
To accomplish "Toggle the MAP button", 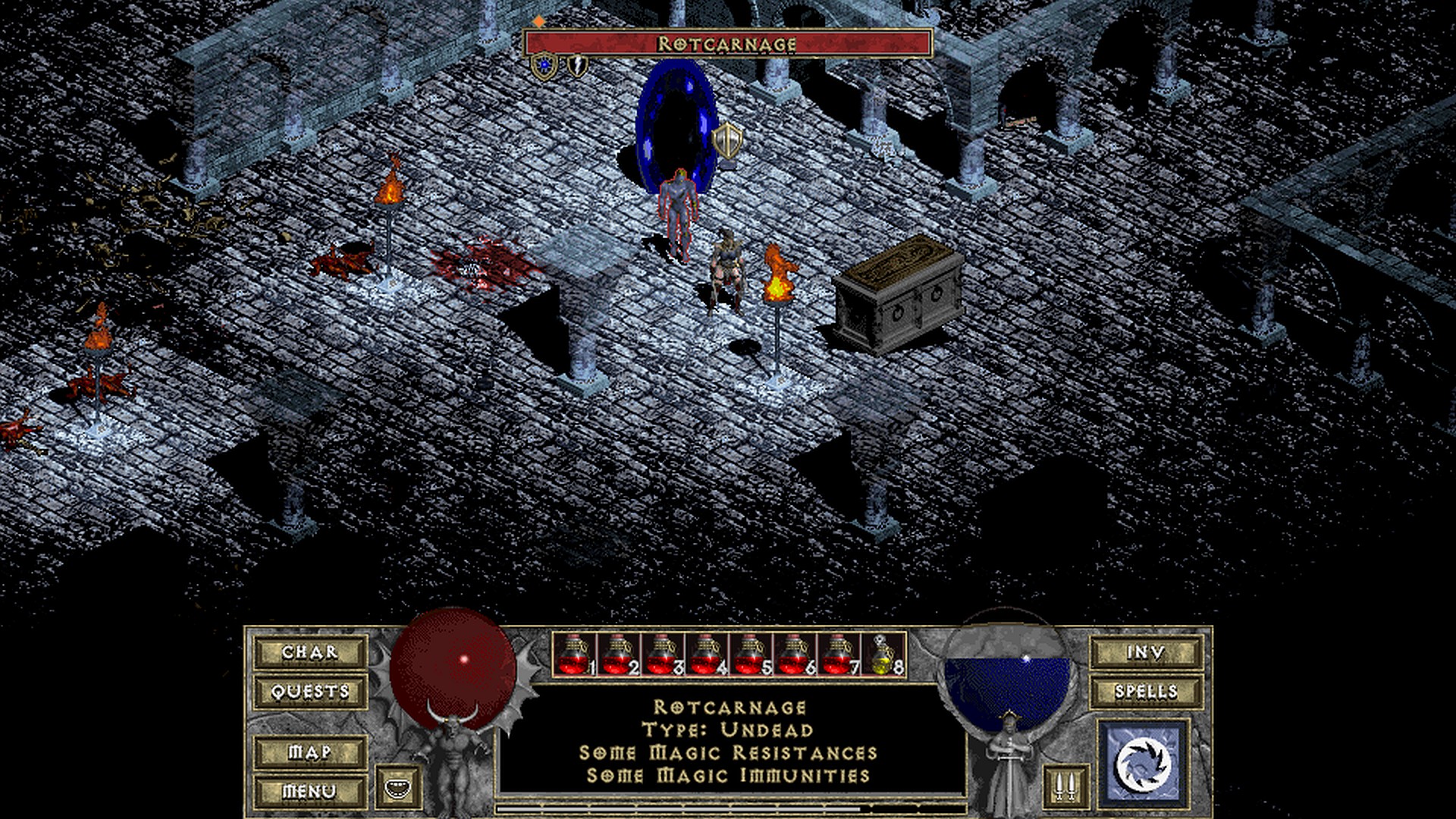I will 310,752.
